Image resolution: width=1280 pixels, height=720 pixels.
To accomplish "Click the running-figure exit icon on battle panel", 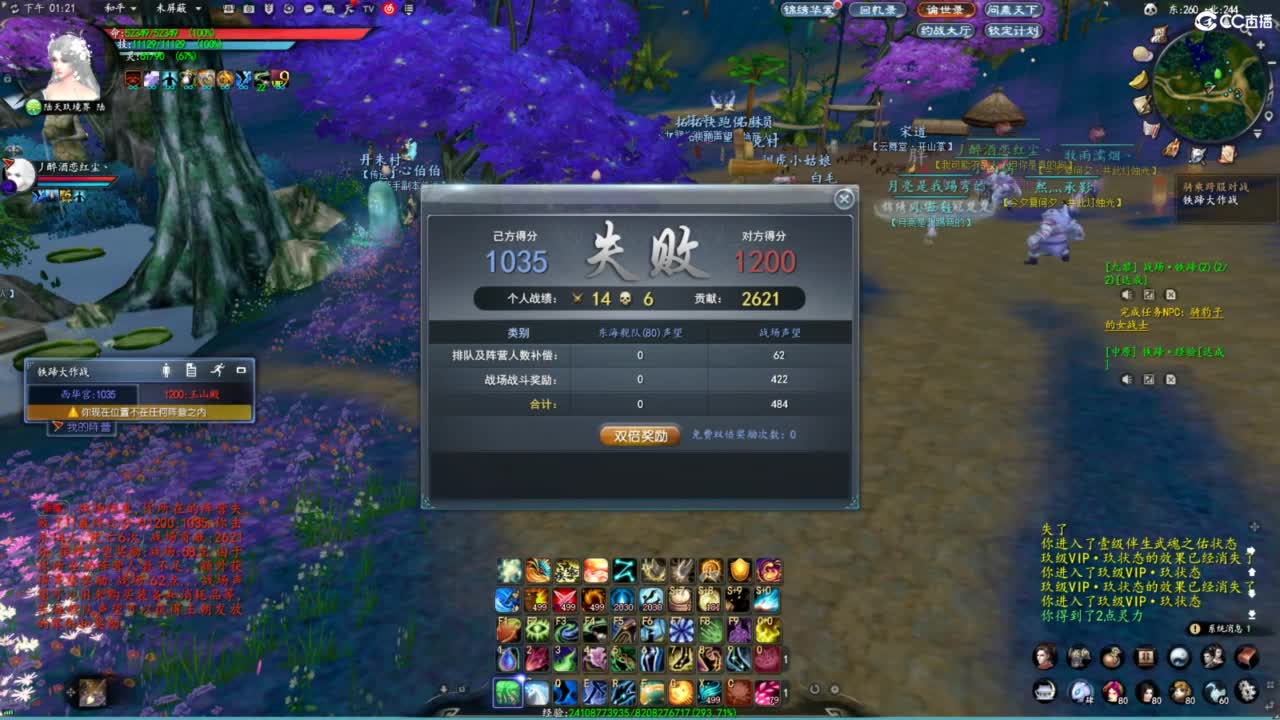I will pos(218,371).
